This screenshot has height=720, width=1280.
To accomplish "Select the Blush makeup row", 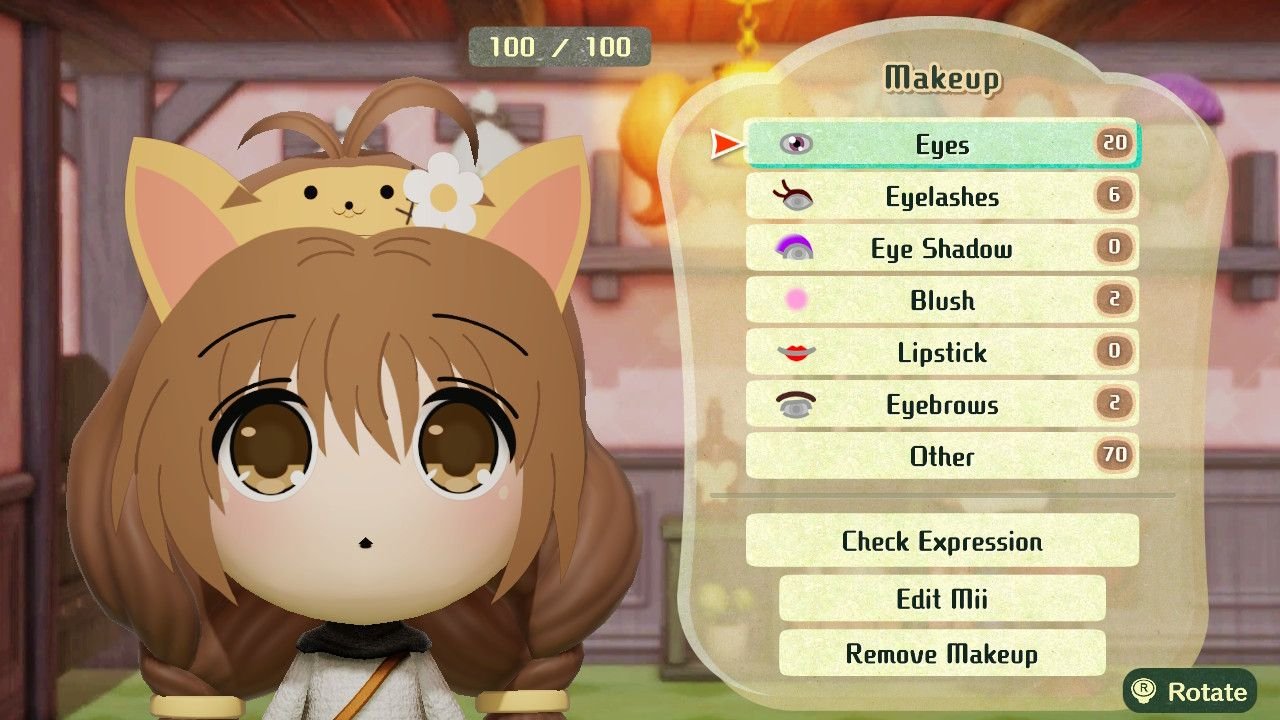I will tap(941, 301).
